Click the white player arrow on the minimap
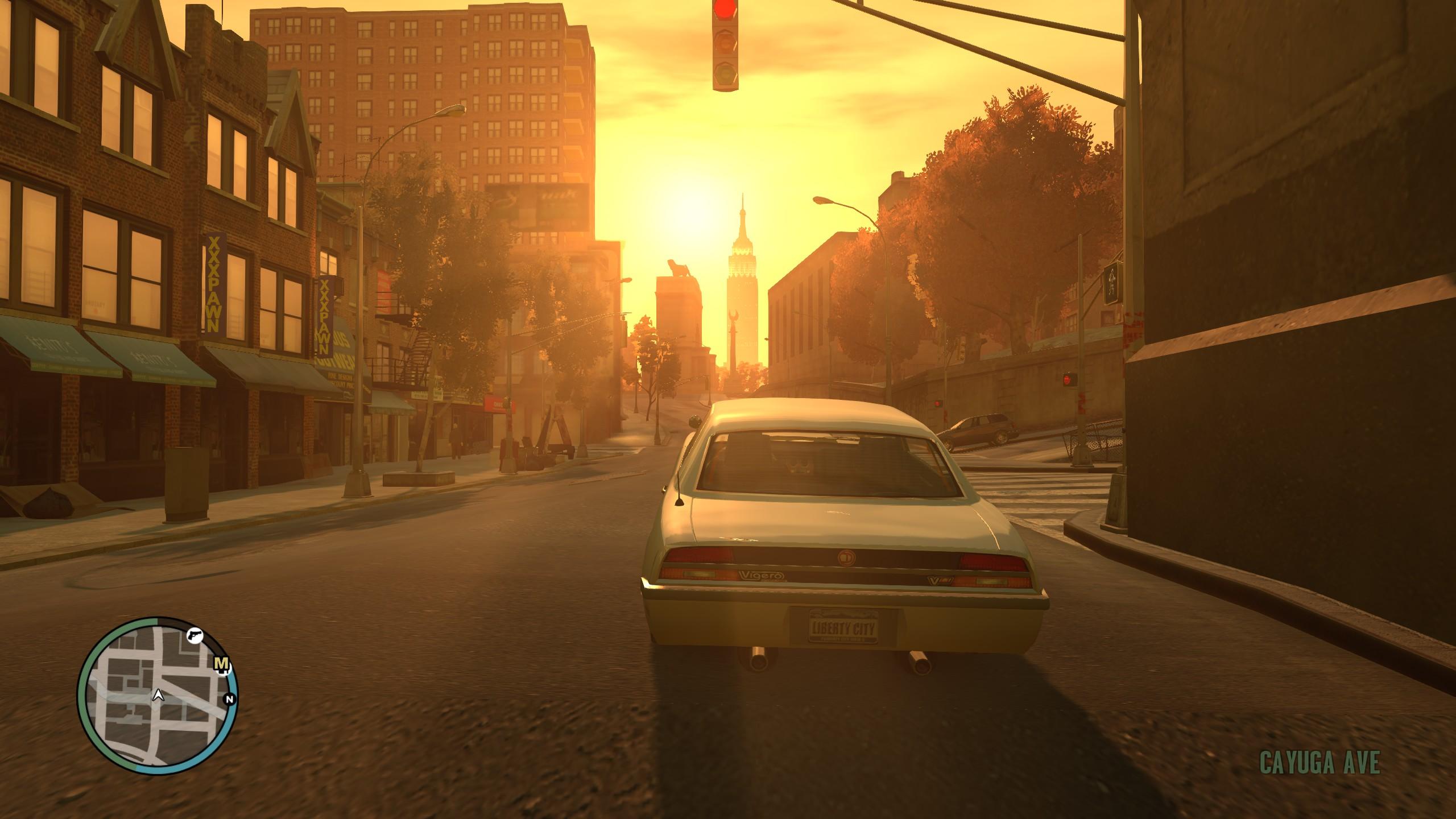This screenshot has width=1456, height=819. click(x=158, y=711)
